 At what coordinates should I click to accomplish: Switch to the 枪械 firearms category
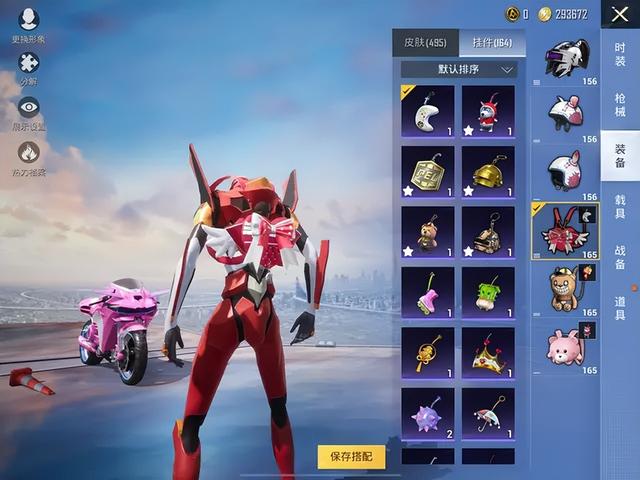pos(620,105)
